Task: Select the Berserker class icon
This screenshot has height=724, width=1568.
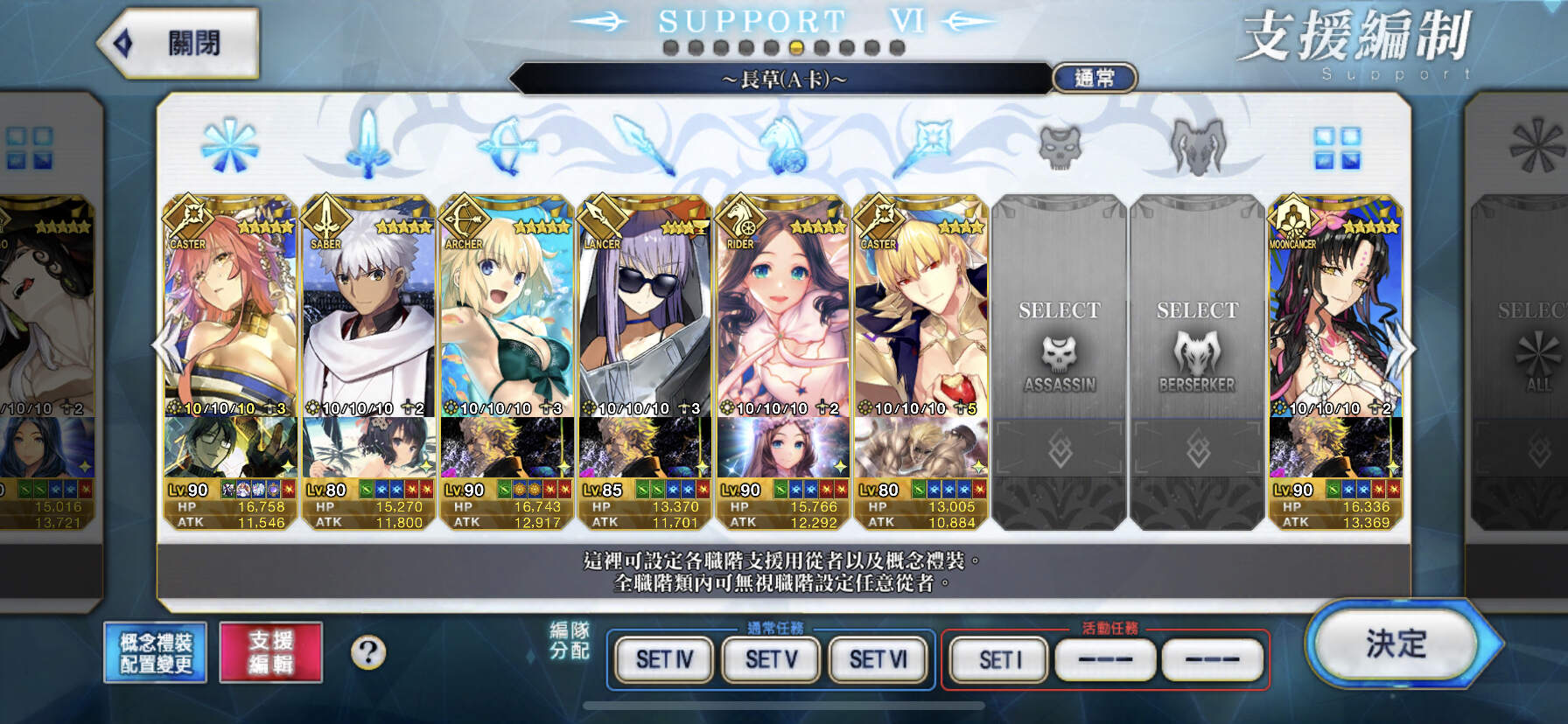Action: pyautogui.click(x=1199, y=149)
